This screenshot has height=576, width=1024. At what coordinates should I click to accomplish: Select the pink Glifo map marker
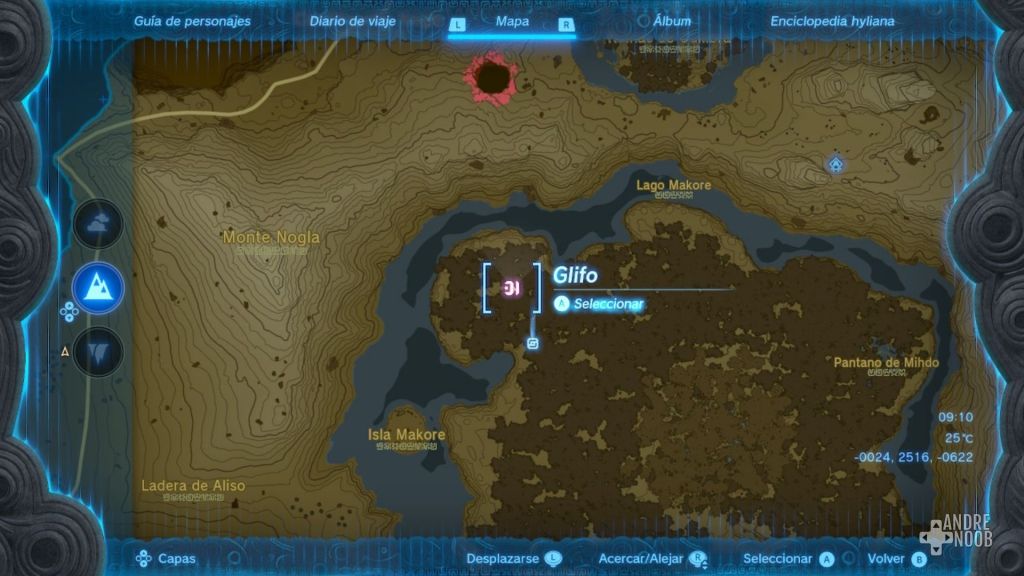512,289
